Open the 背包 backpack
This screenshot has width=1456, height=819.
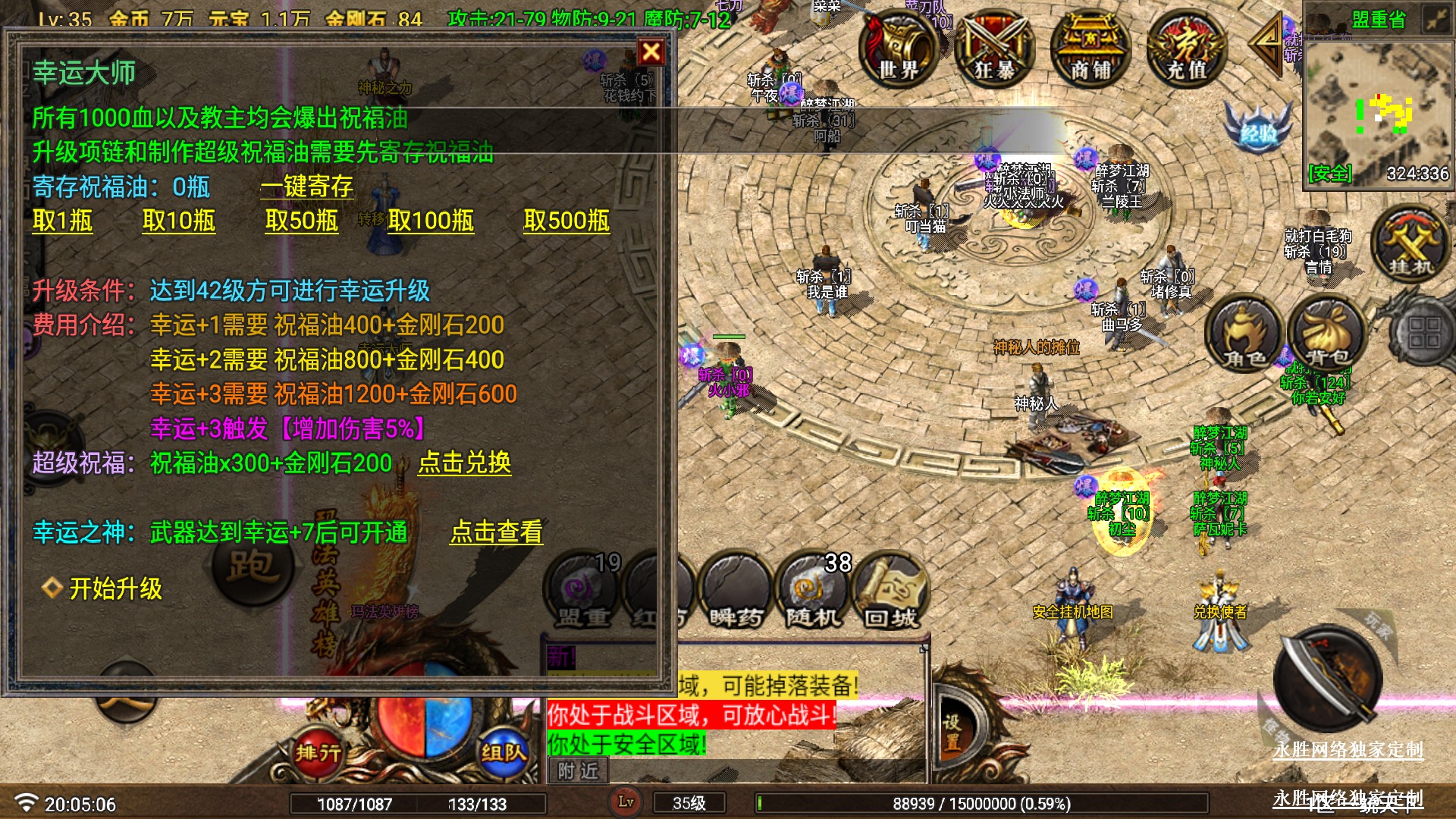(x=1327, y=334)
